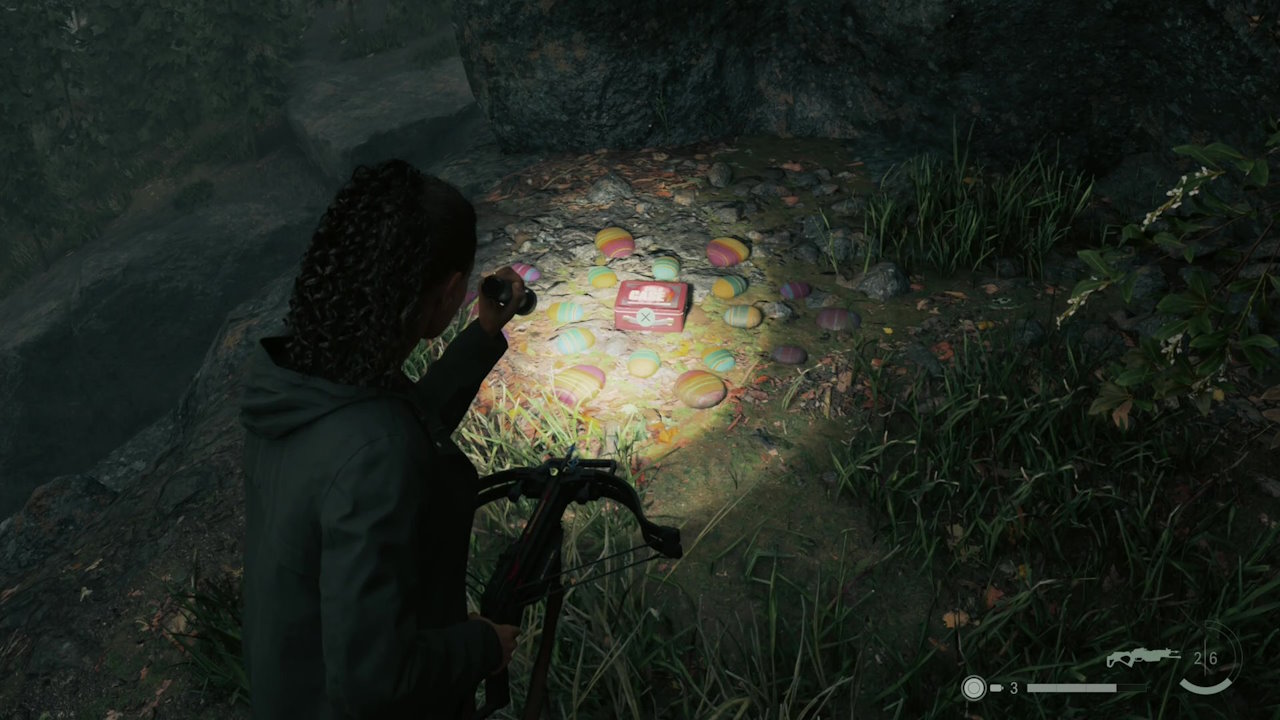Click the round flashlight icon
The height and width of the screenshot is (720, 1280).
tap(972, 688)
